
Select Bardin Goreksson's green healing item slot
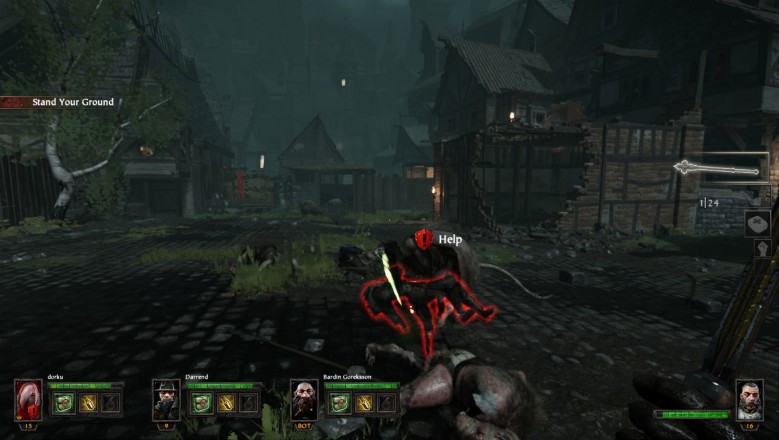click(337, 402)
